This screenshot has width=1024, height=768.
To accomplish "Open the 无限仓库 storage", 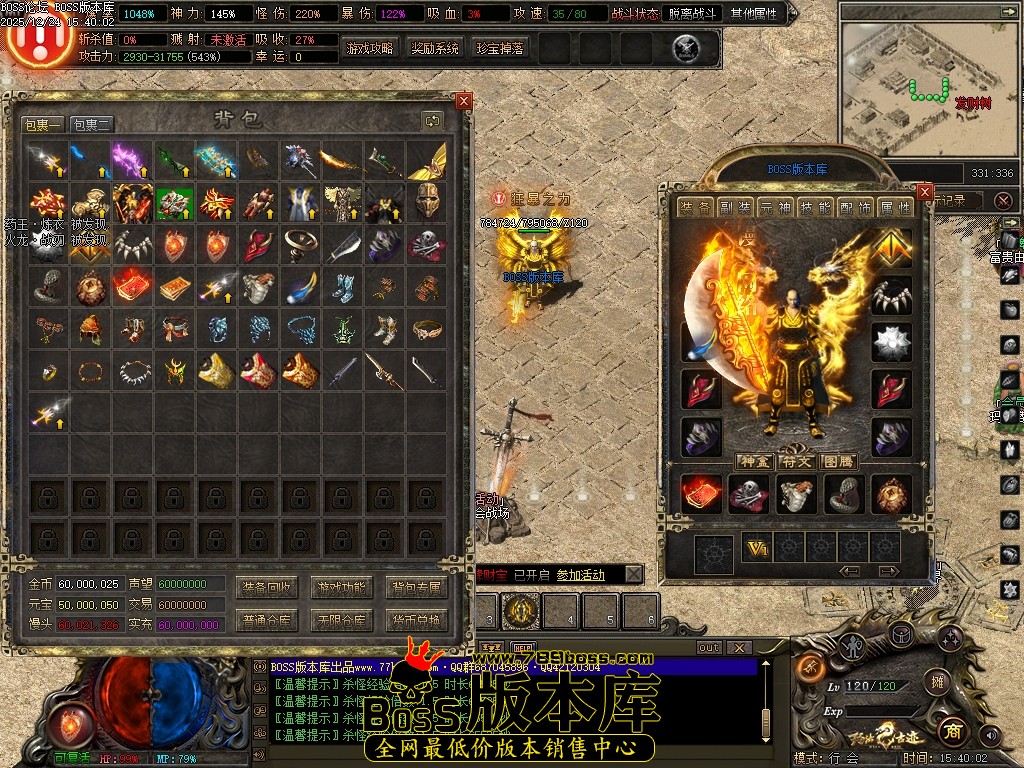I will pyautogui.click(x=342, y=620).
